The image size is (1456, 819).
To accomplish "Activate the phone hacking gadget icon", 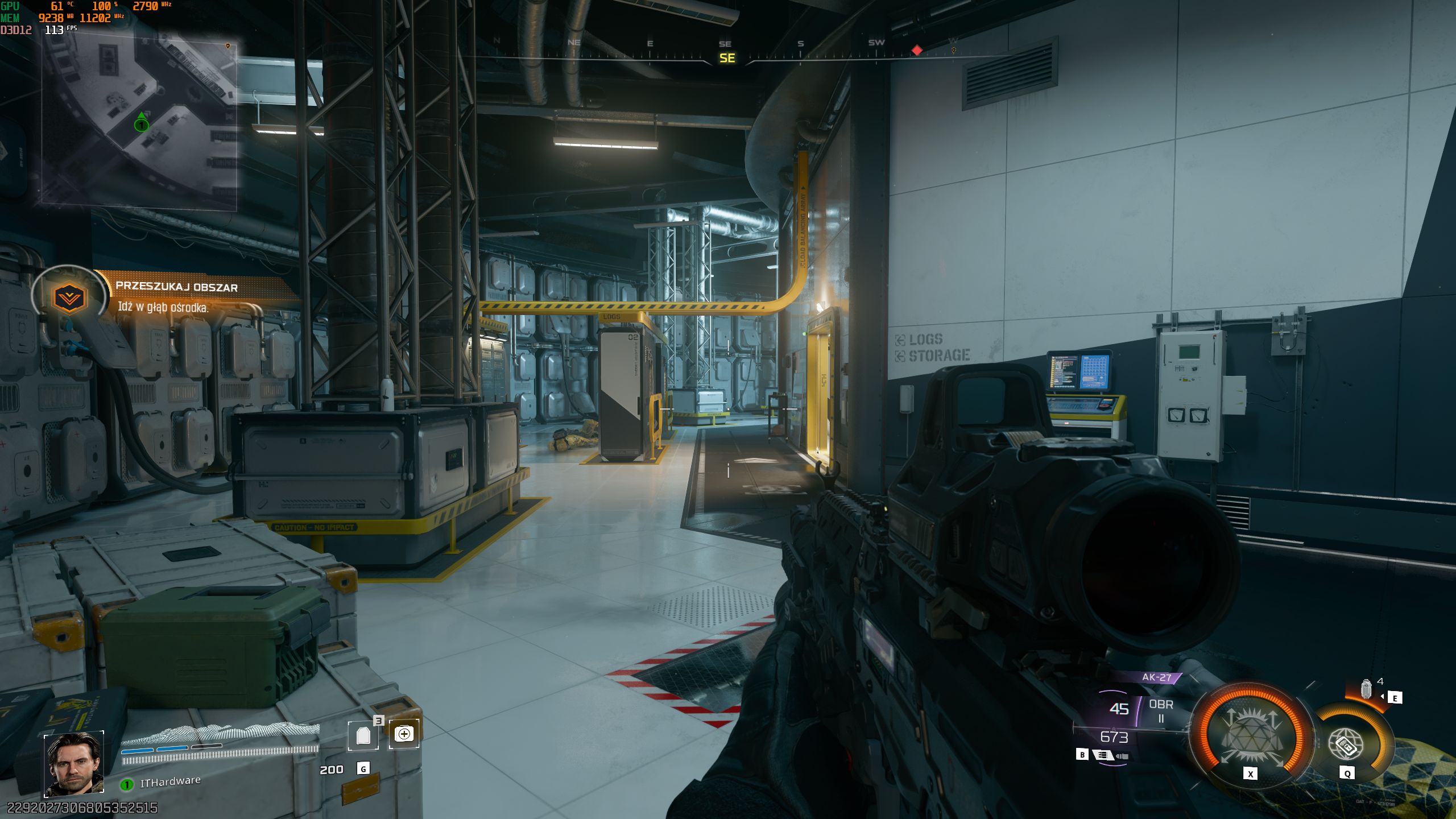I will coord(1346,744).
